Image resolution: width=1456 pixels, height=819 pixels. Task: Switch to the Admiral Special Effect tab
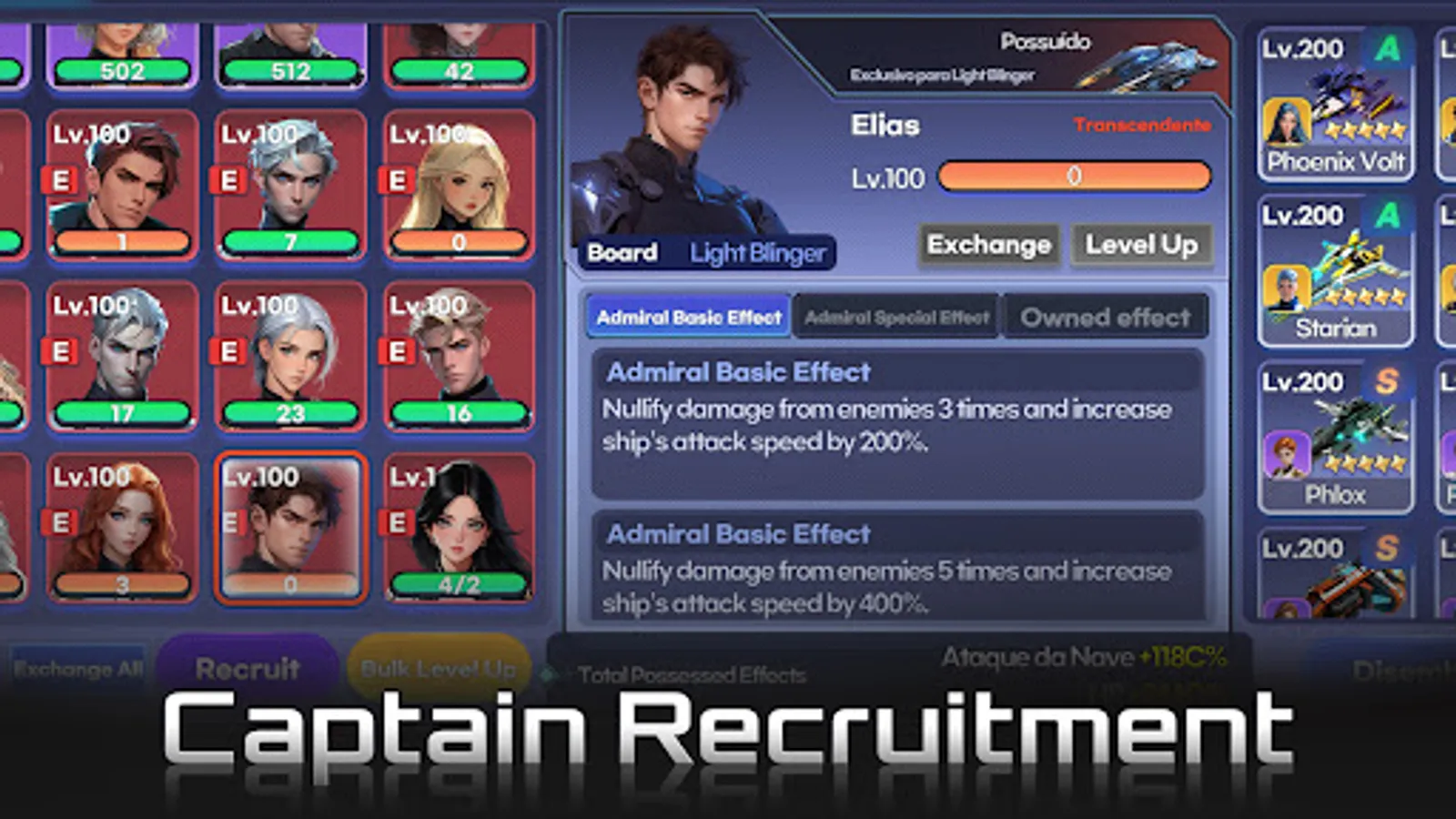(895, 317)
